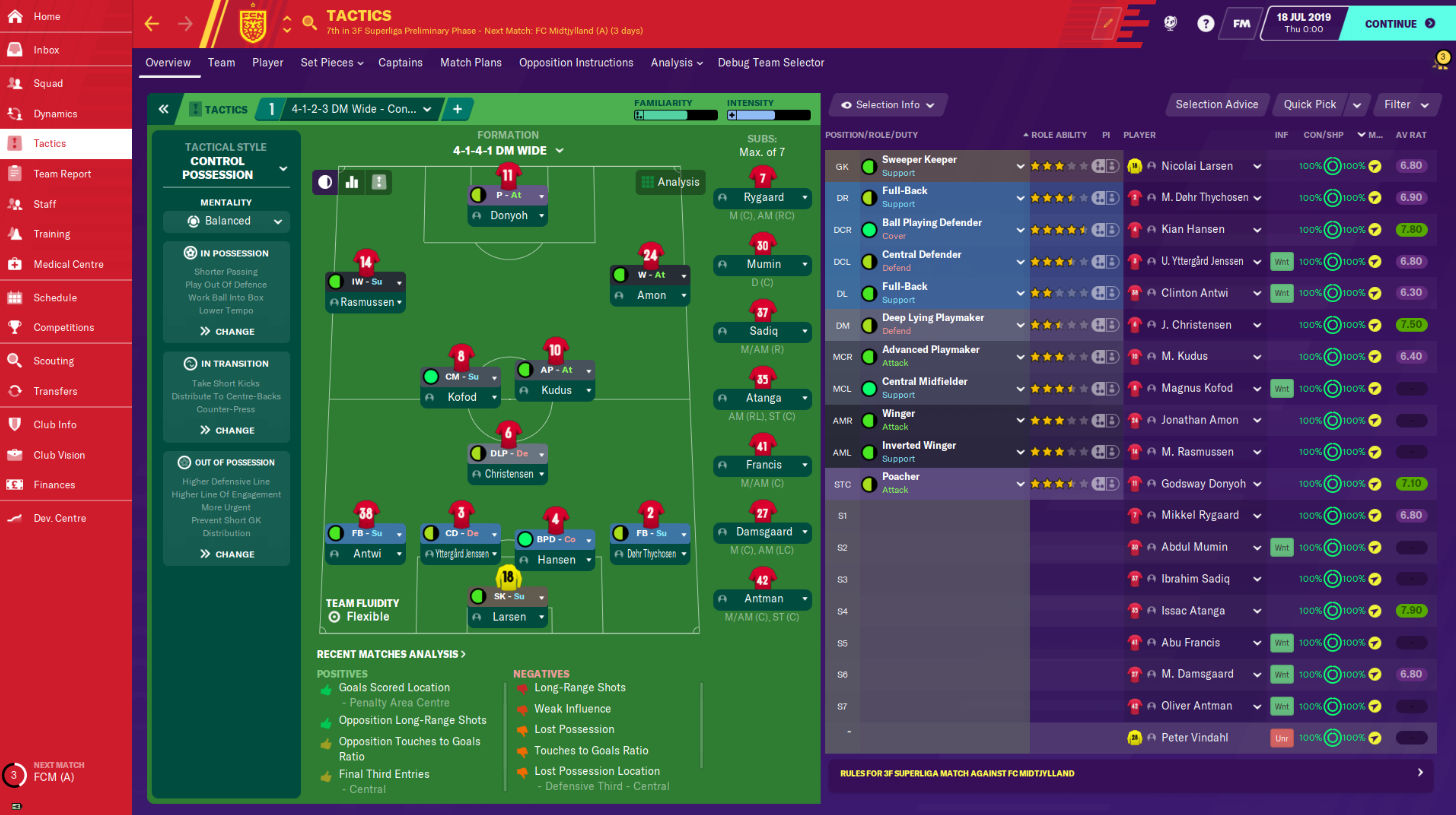Click the help question mark icon

(1205, 22)
